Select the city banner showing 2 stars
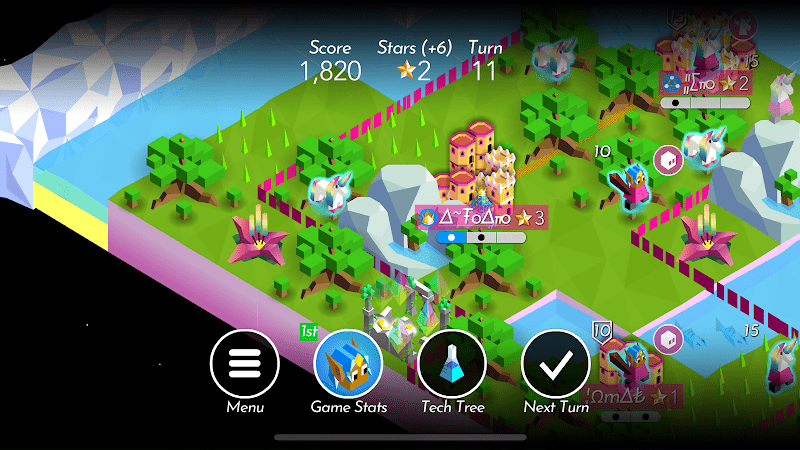This screenshot has height=450, width=800. (705, 83)
